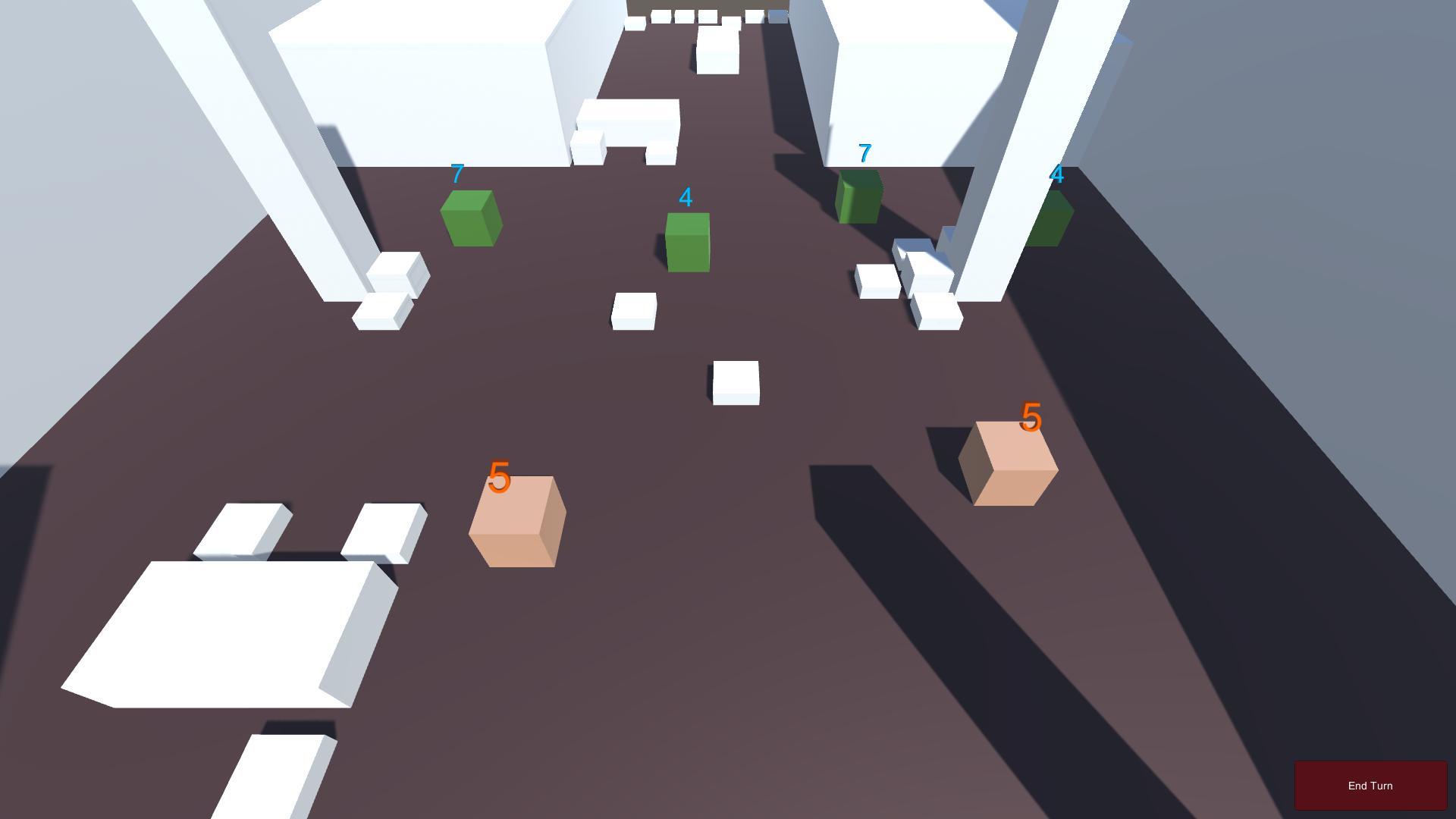Viewport: 1456px width, 819px height.
Task: Click the blue number 7 above the left green cube
Action: (x=457, y=173)
